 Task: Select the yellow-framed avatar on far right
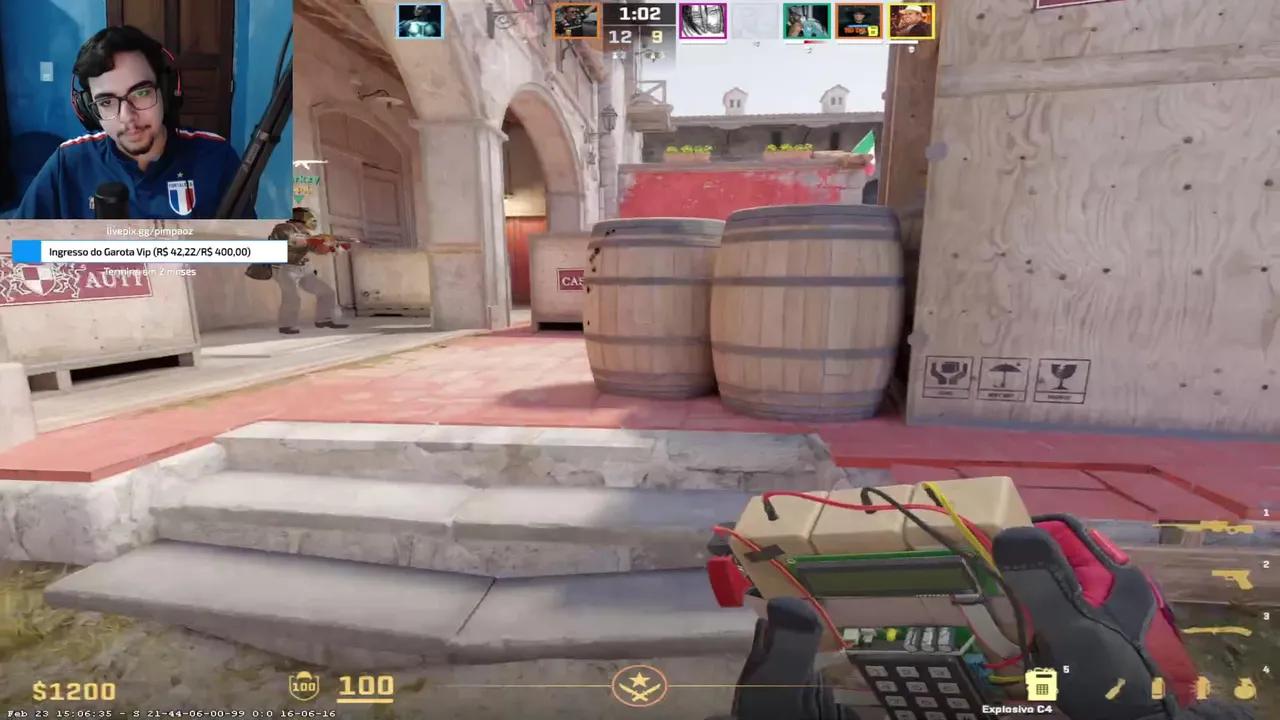[x=911, y=20]
